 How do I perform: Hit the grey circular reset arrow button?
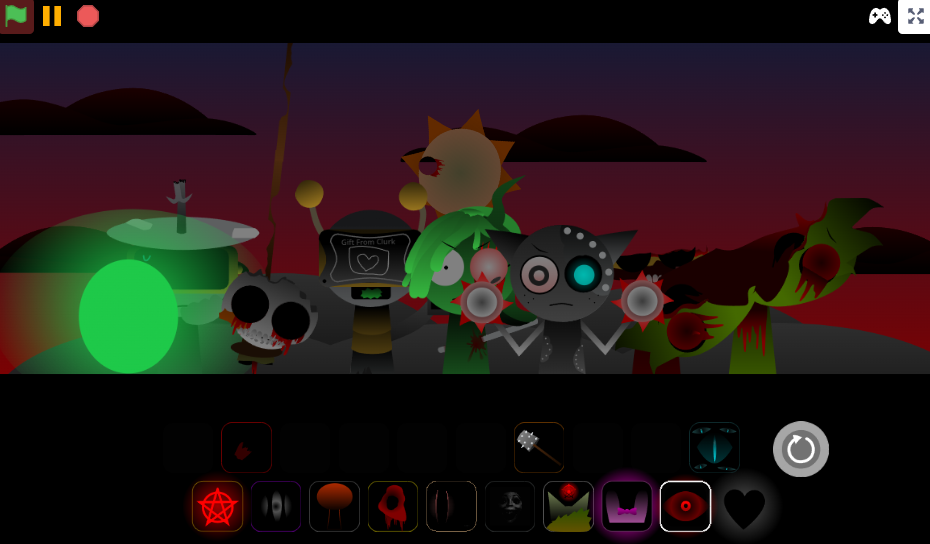coord(801,449)
